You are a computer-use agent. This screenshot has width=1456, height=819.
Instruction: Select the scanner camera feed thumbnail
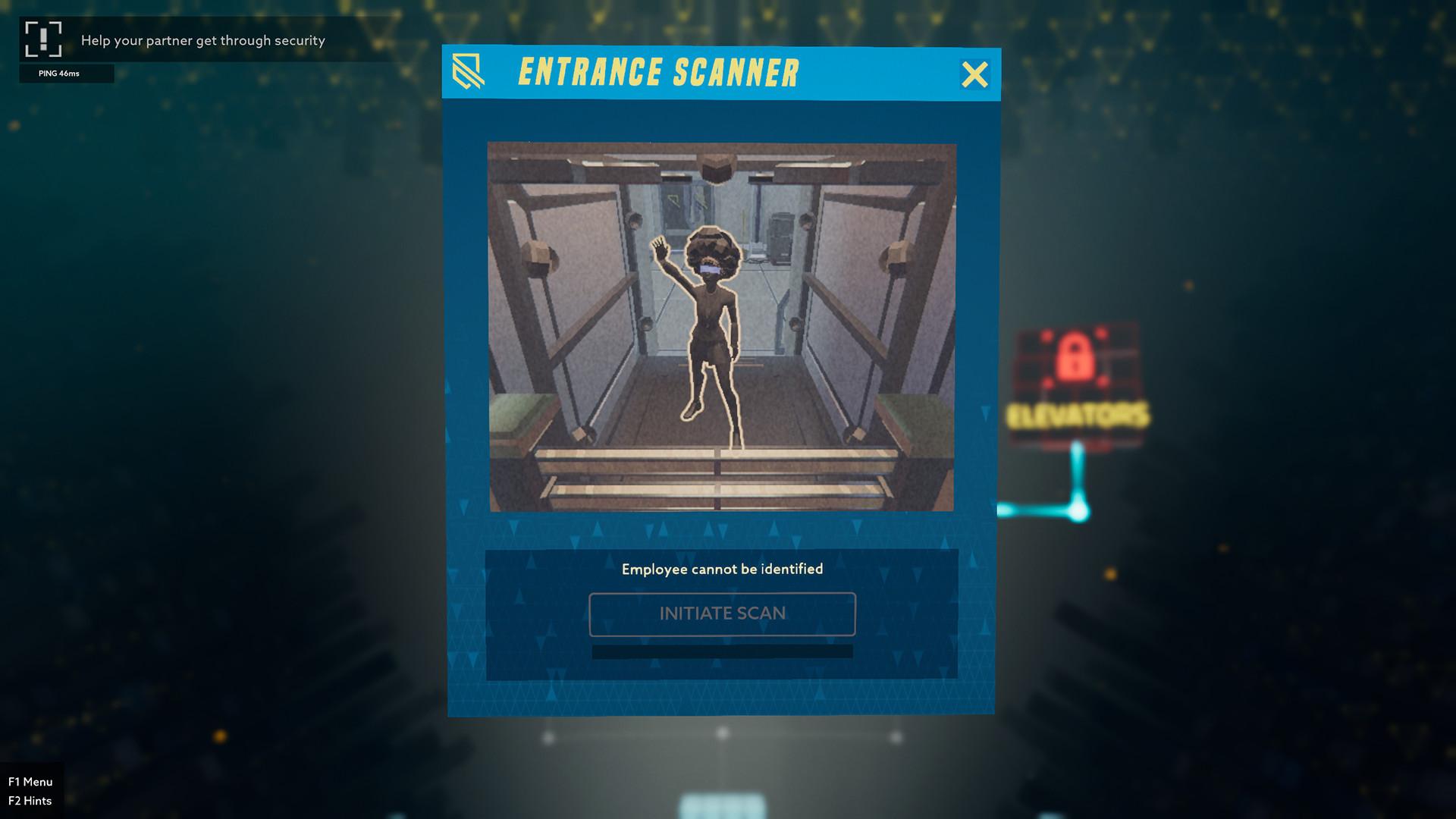722,328
